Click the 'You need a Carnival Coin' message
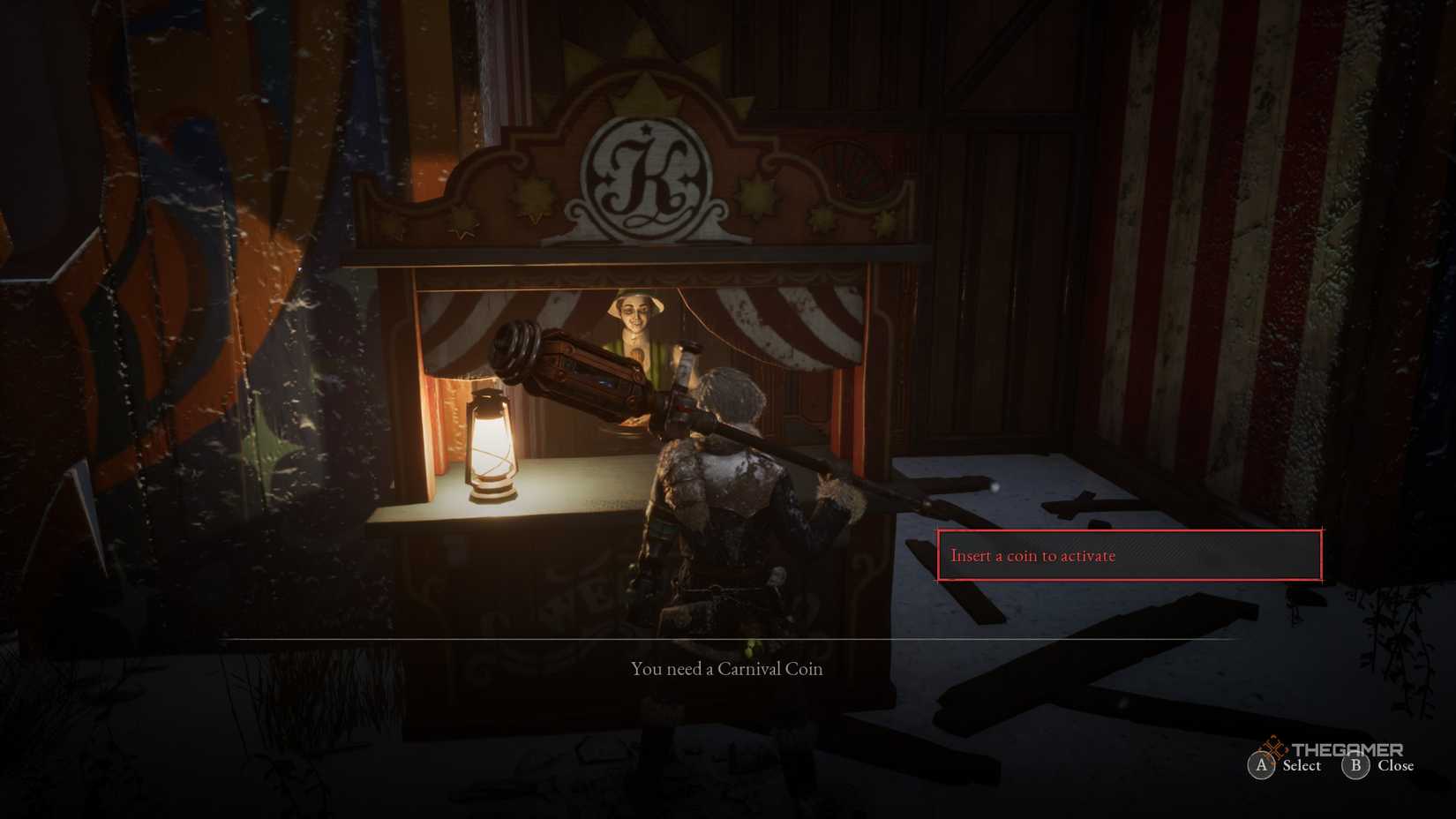The height and width of the screenshot is (819, 1456). 725,669
